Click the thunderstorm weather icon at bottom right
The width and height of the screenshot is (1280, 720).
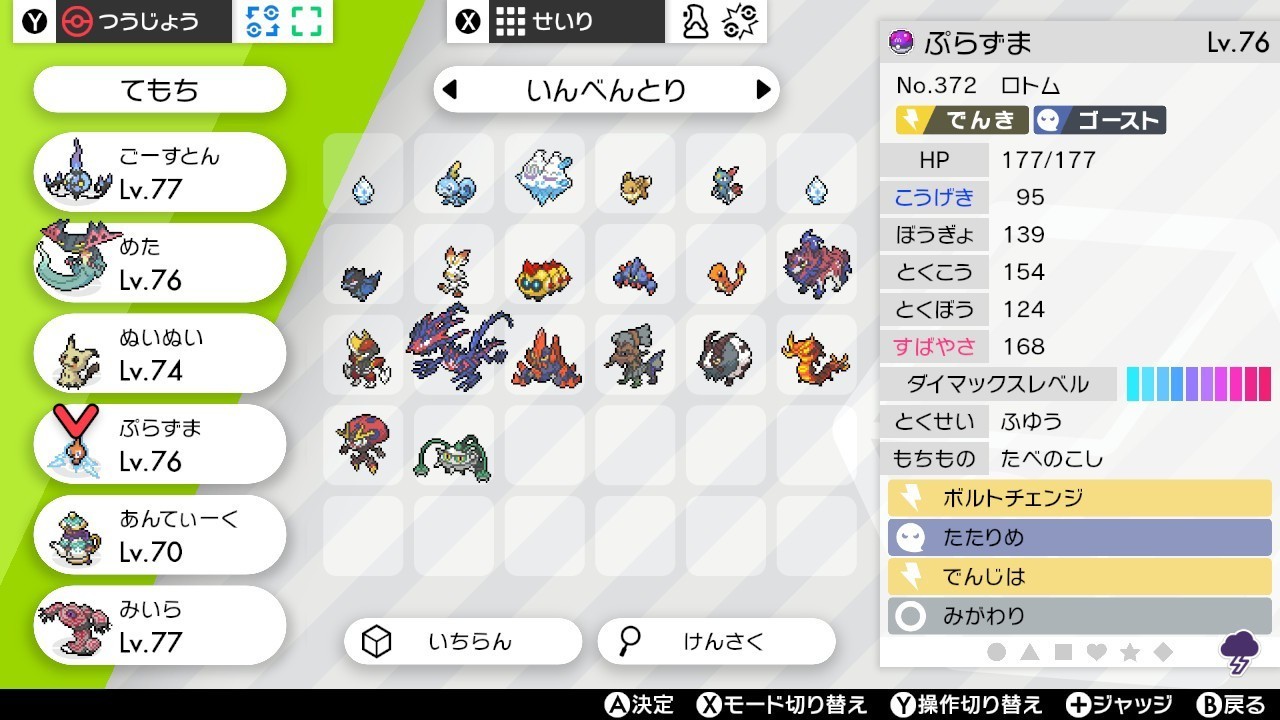click(x=1240, y=650)
